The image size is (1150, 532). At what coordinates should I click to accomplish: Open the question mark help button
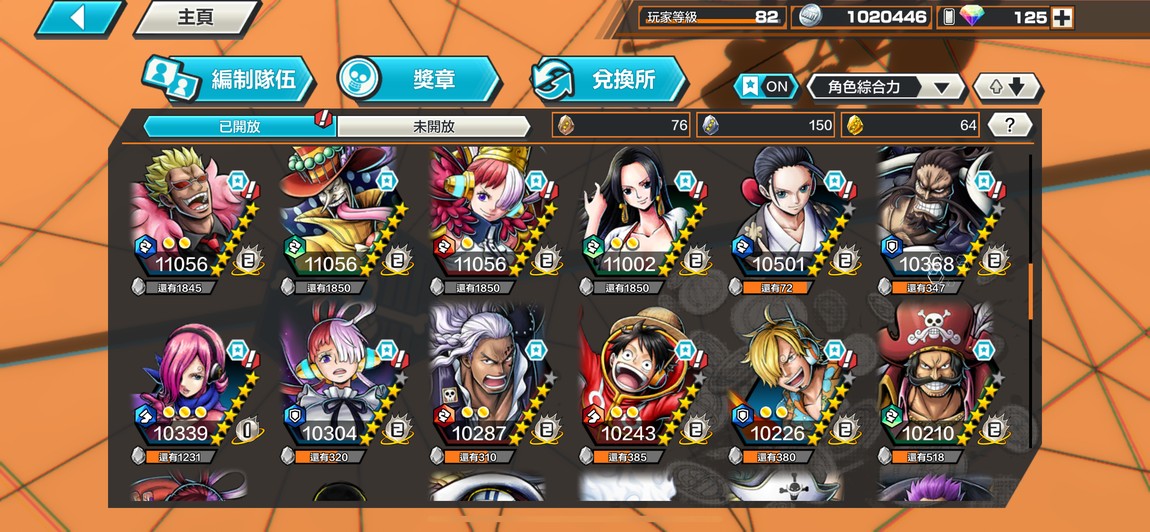pos(1010,125)
